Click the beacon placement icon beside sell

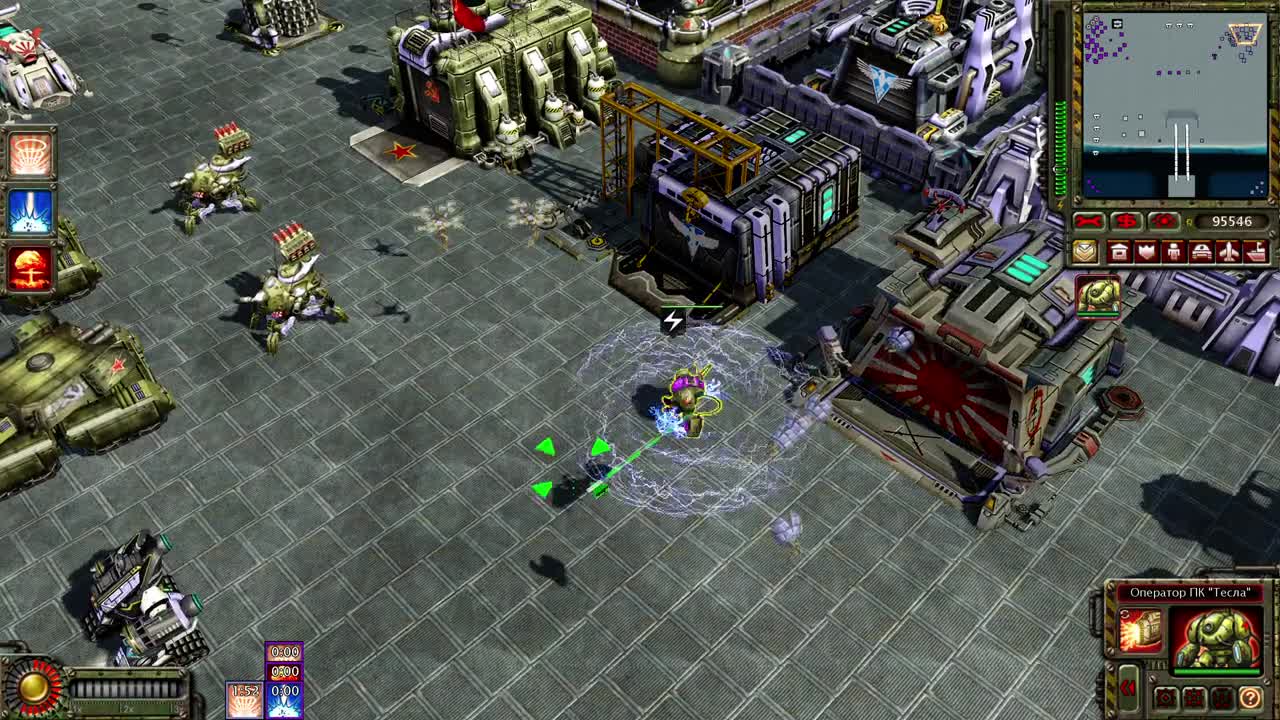(x=1161, y=221)
